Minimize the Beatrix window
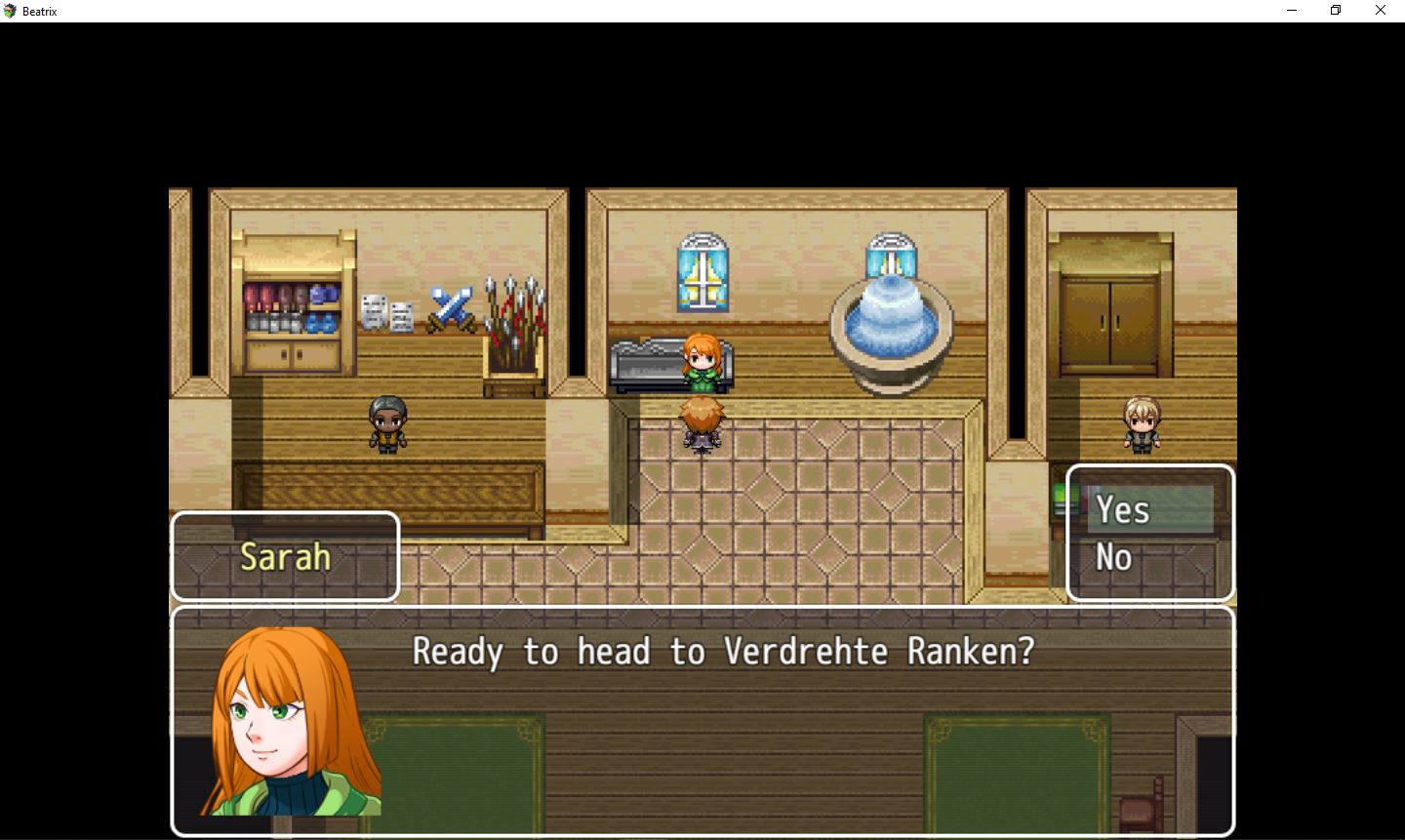The image size is (1405, 840). point(1292,11)
